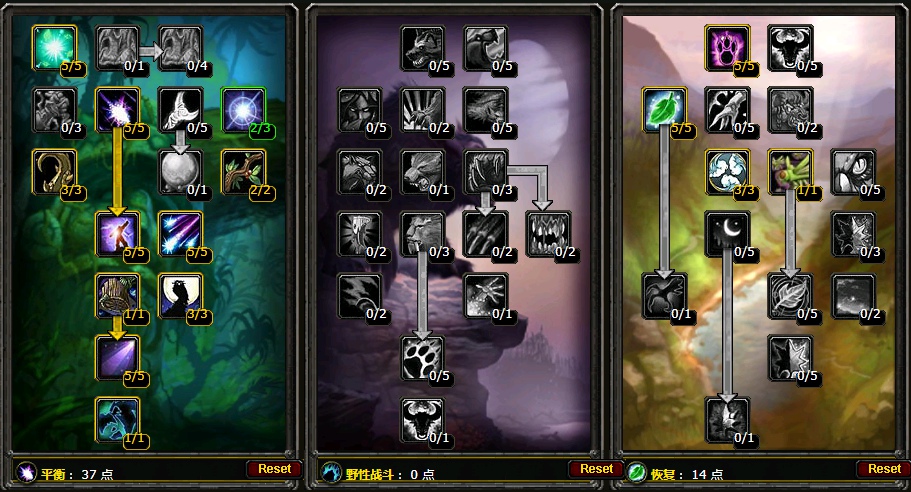The image size is (911, 492).
Task: Click the white swirl talent with 3/3
Action: [726, 171]
